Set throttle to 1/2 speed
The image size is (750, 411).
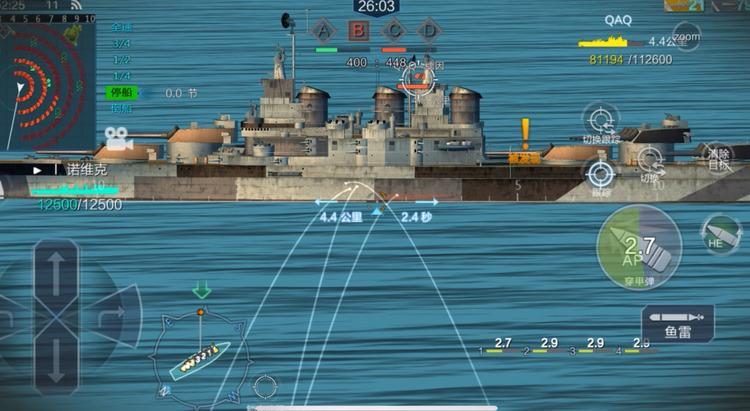click(121, 60)
